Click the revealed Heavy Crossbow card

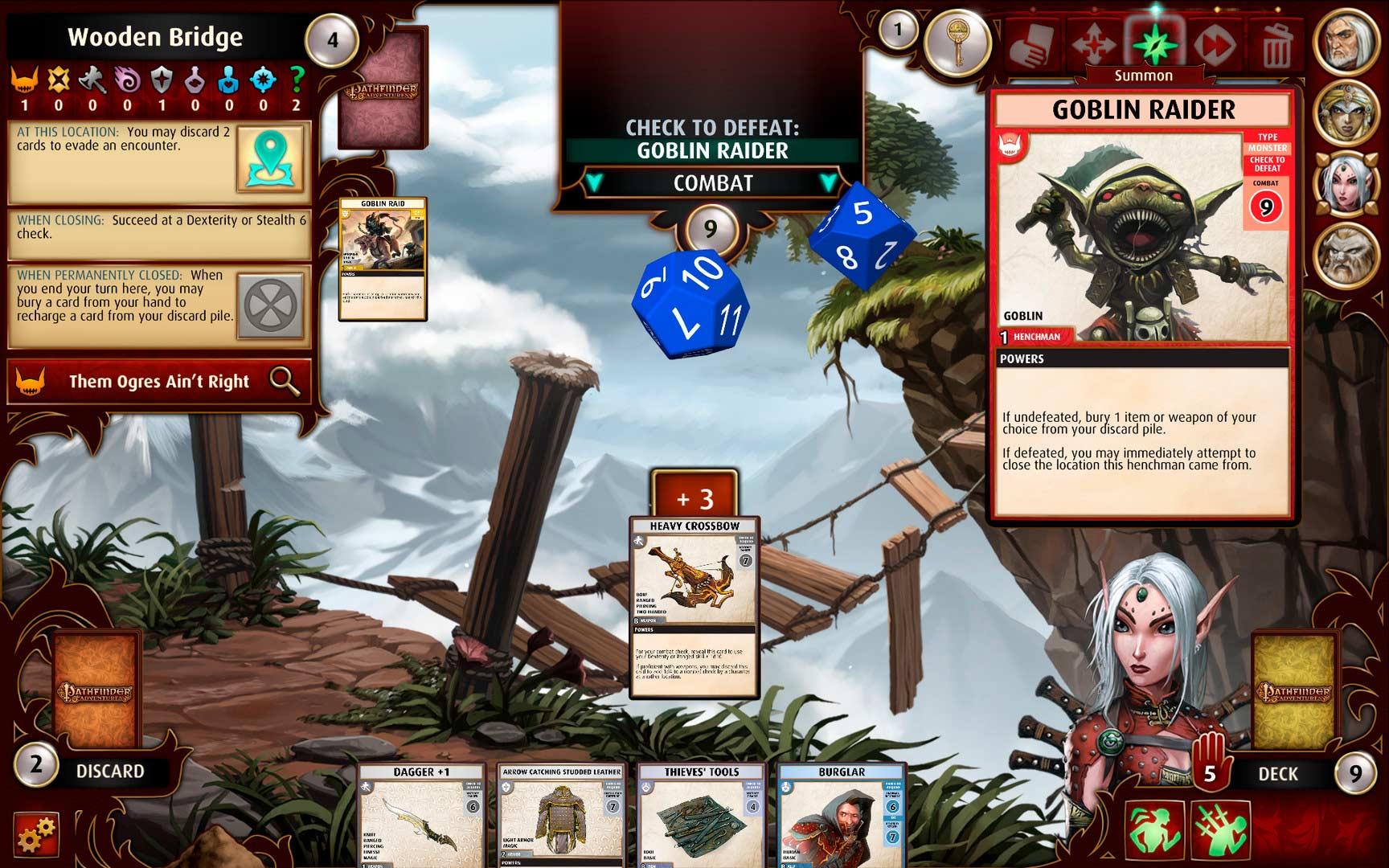point(694,608)
